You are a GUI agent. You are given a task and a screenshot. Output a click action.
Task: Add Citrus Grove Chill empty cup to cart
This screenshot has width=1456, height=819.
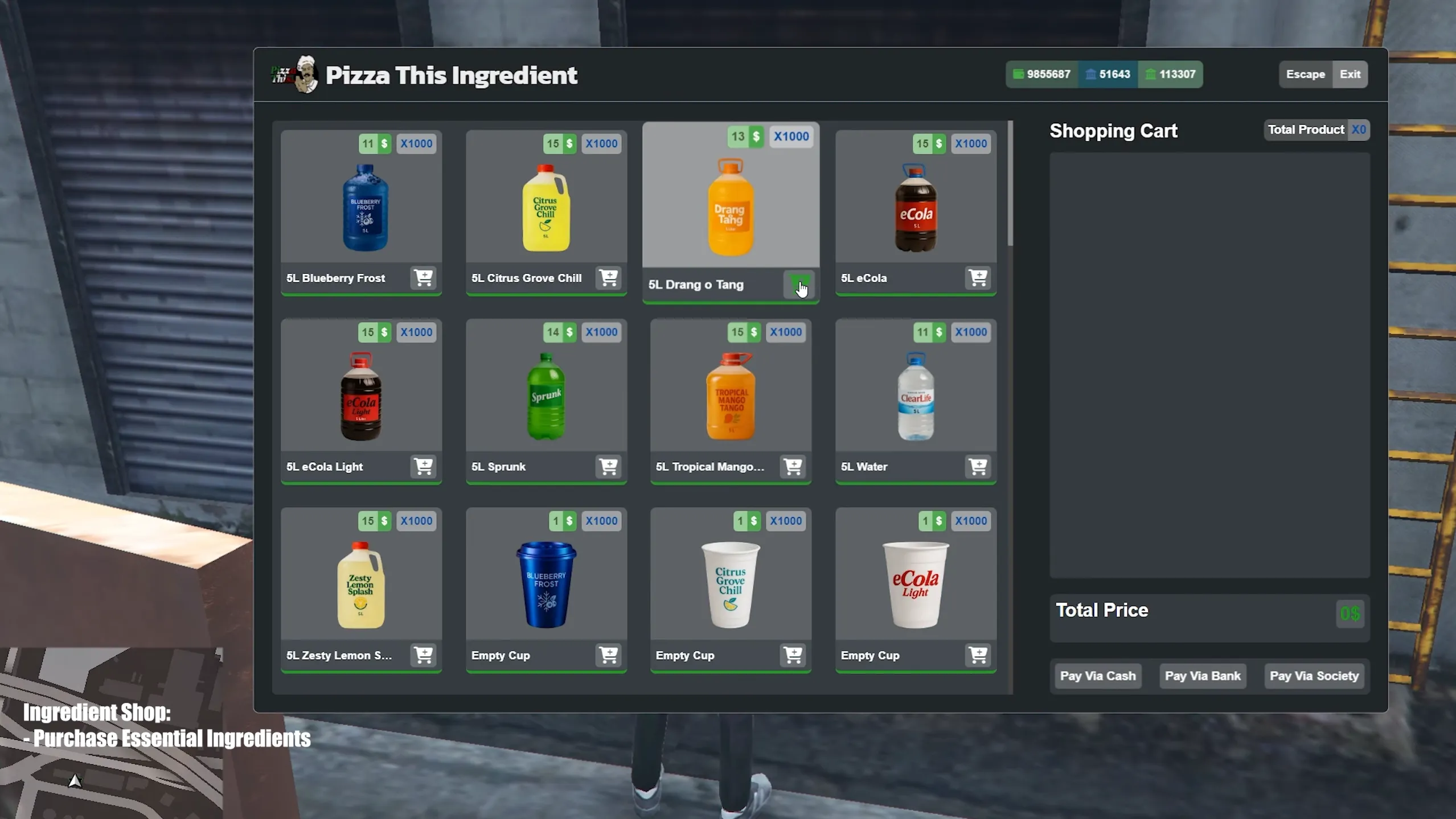(792, 655)
